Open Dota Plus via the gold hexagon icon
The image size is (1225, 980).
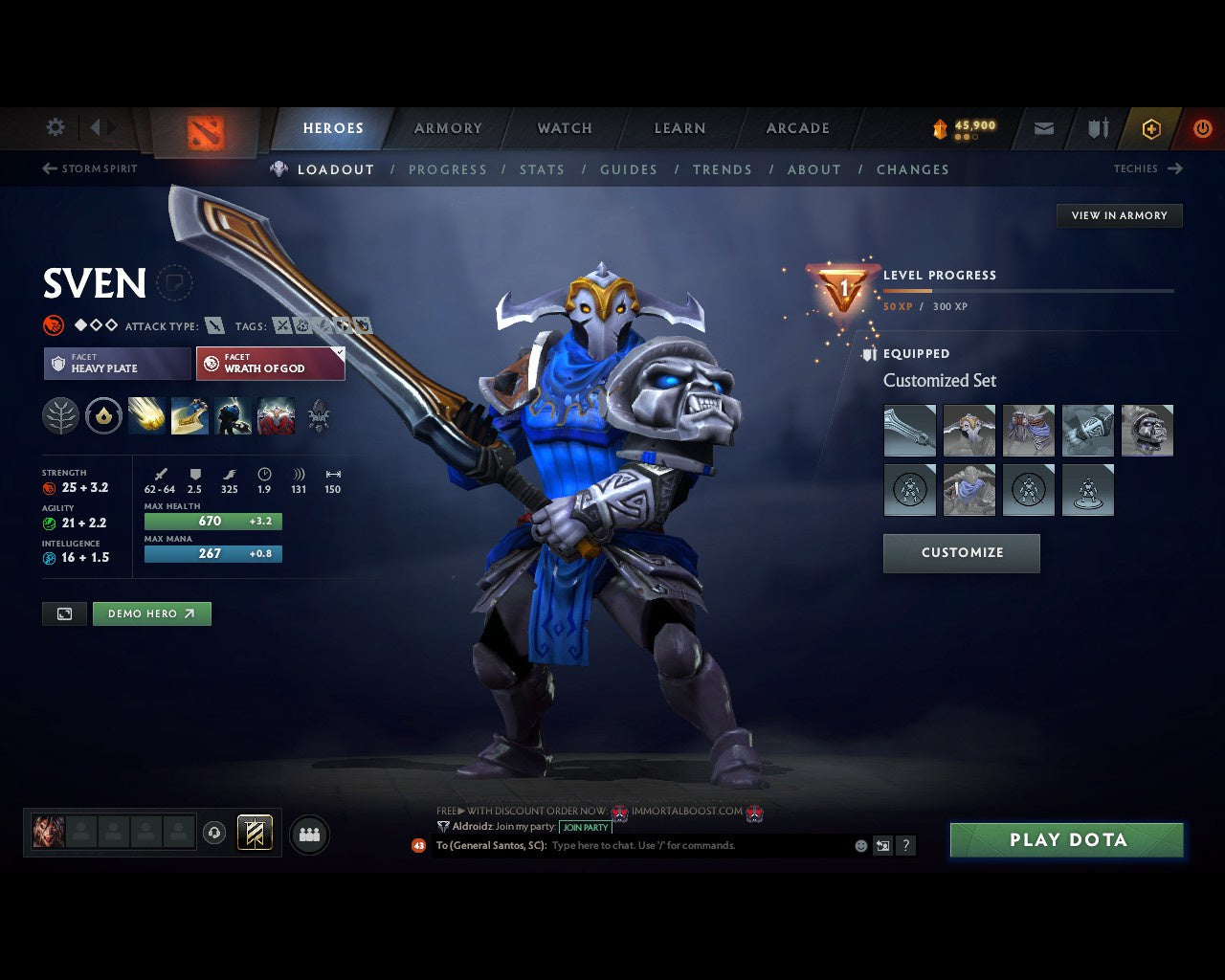point(1151,127)
